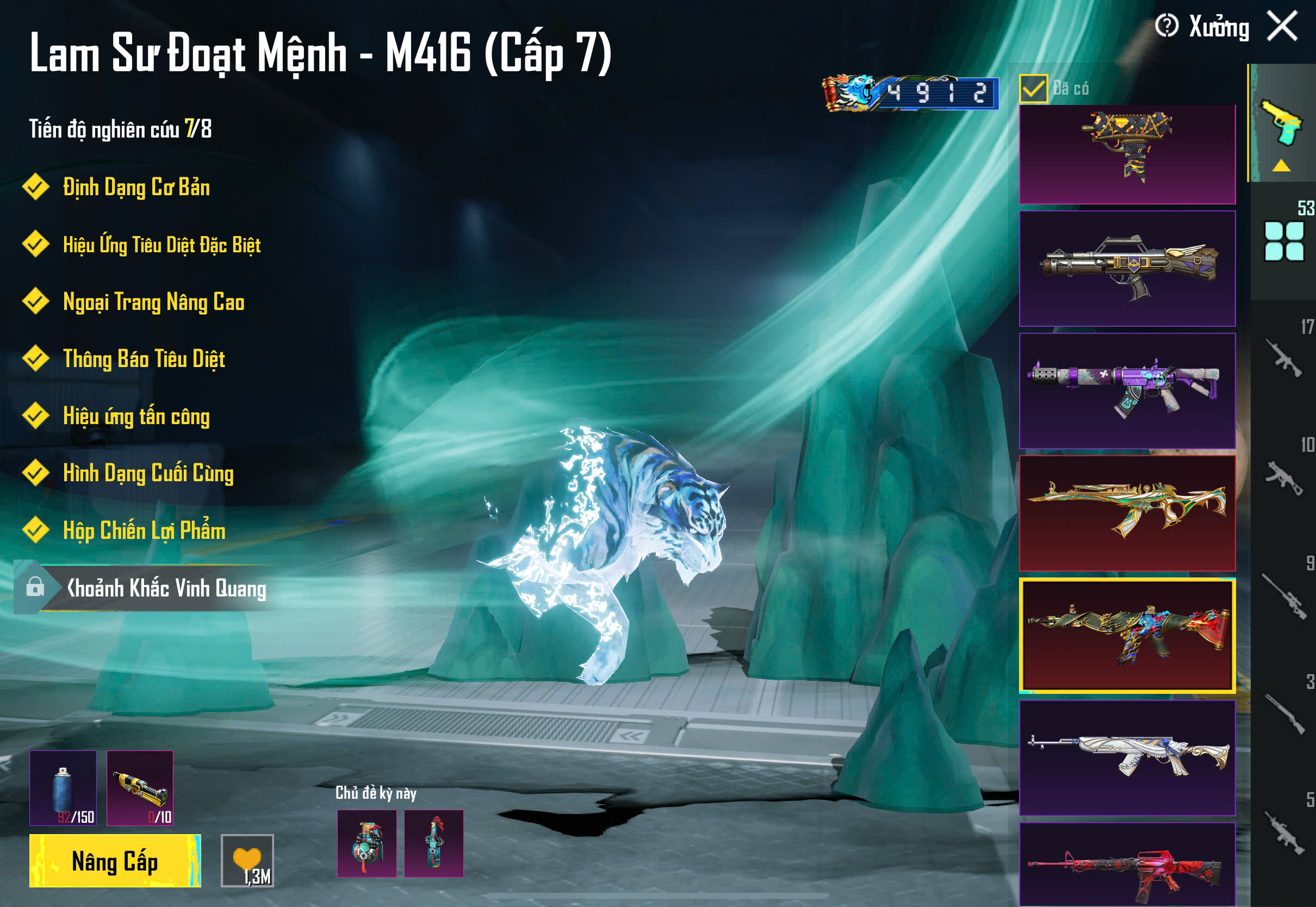Choose the purple rabbit M416 skin
The height and width of the screenshot is (907, 1316).
click(1127, 390)
